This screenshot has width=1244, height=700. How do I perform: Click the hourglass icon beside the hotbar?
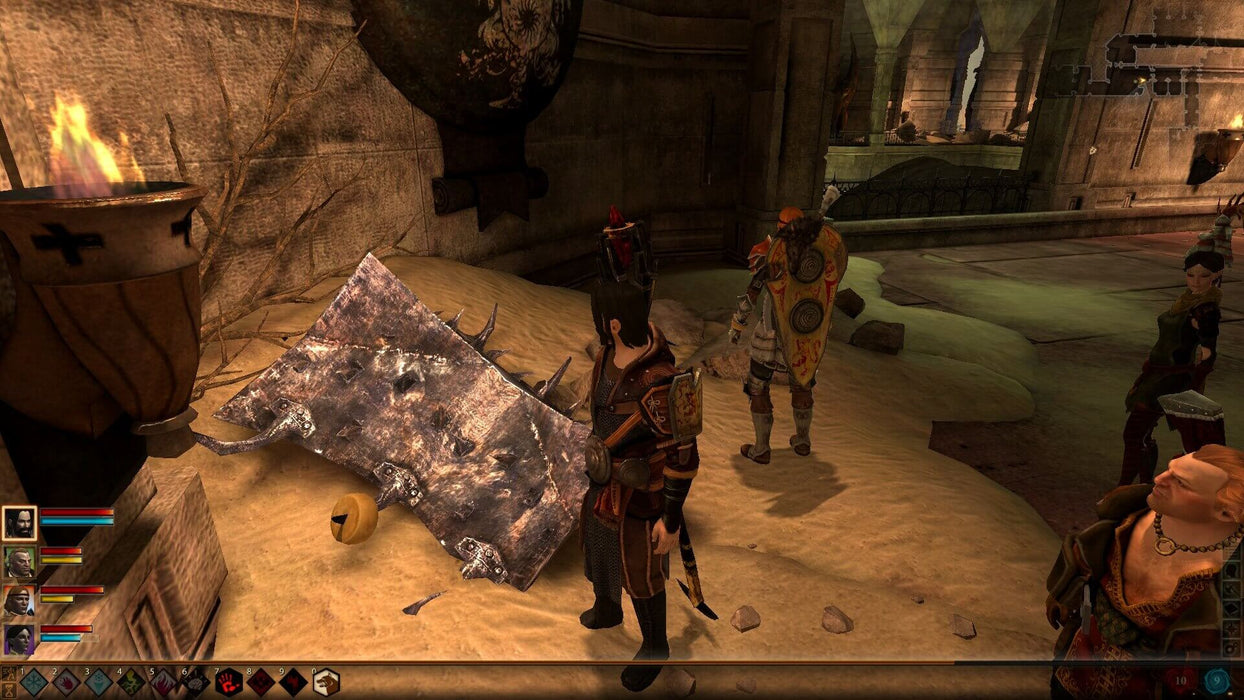tap(7, 688)
